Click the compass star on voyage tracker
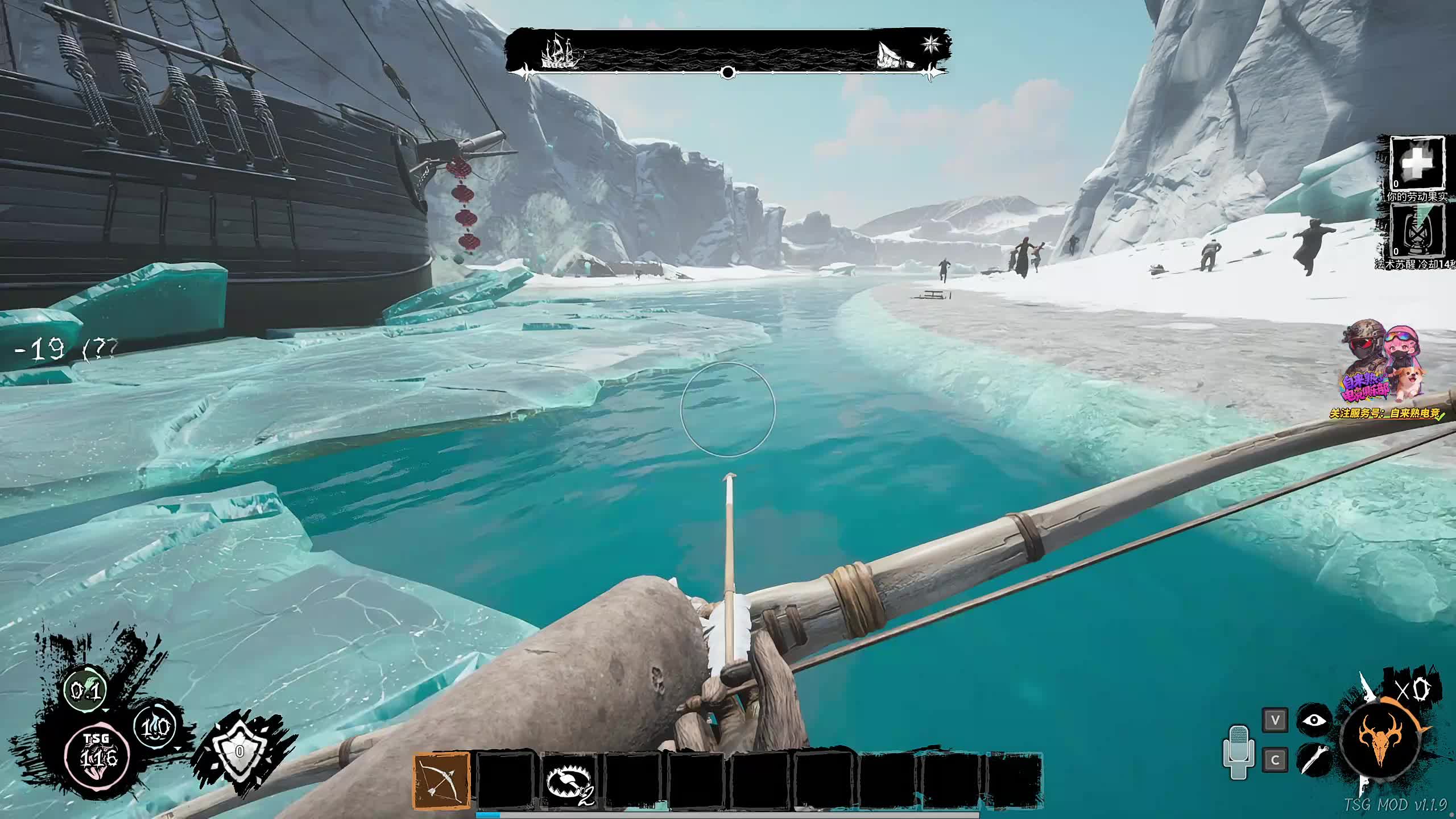 click(932, 43)
